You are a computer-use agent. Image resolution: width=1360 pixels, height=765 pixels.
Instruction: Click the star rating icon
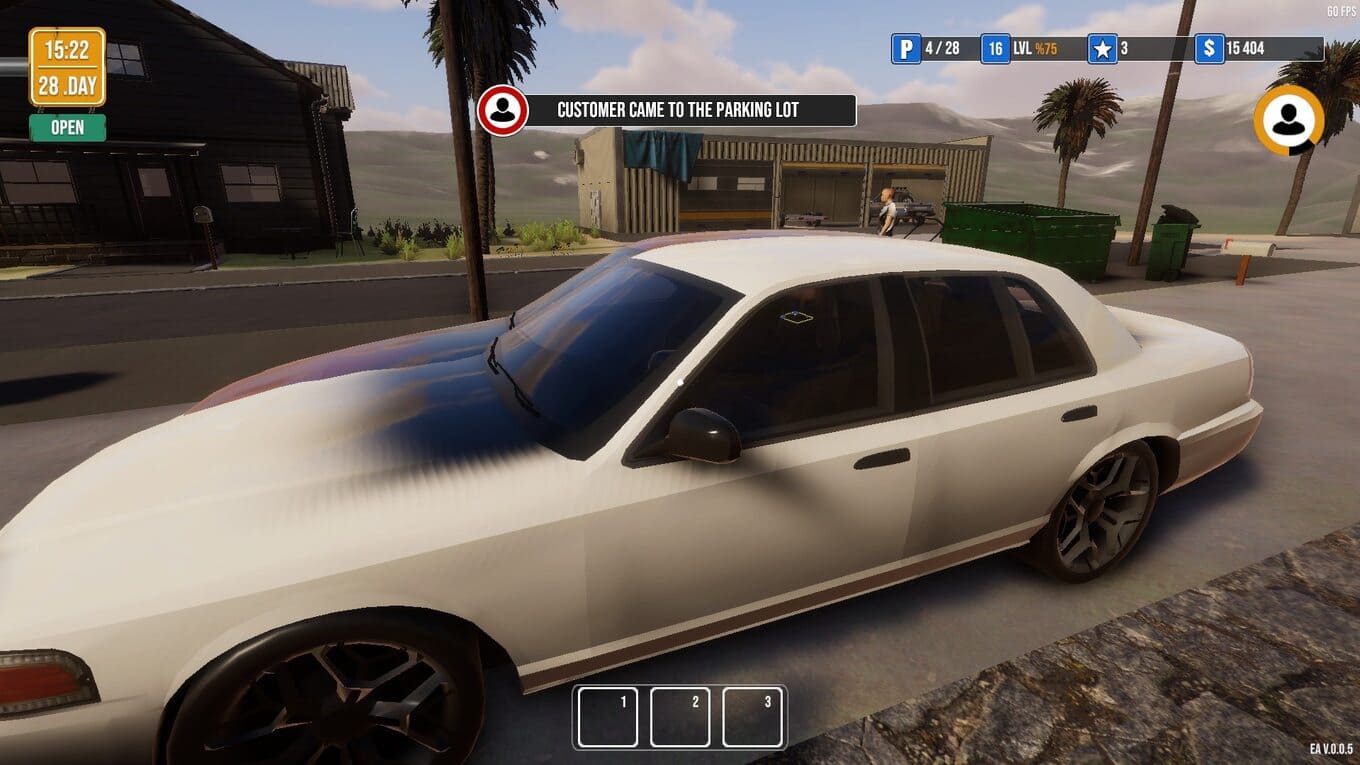1102,48
